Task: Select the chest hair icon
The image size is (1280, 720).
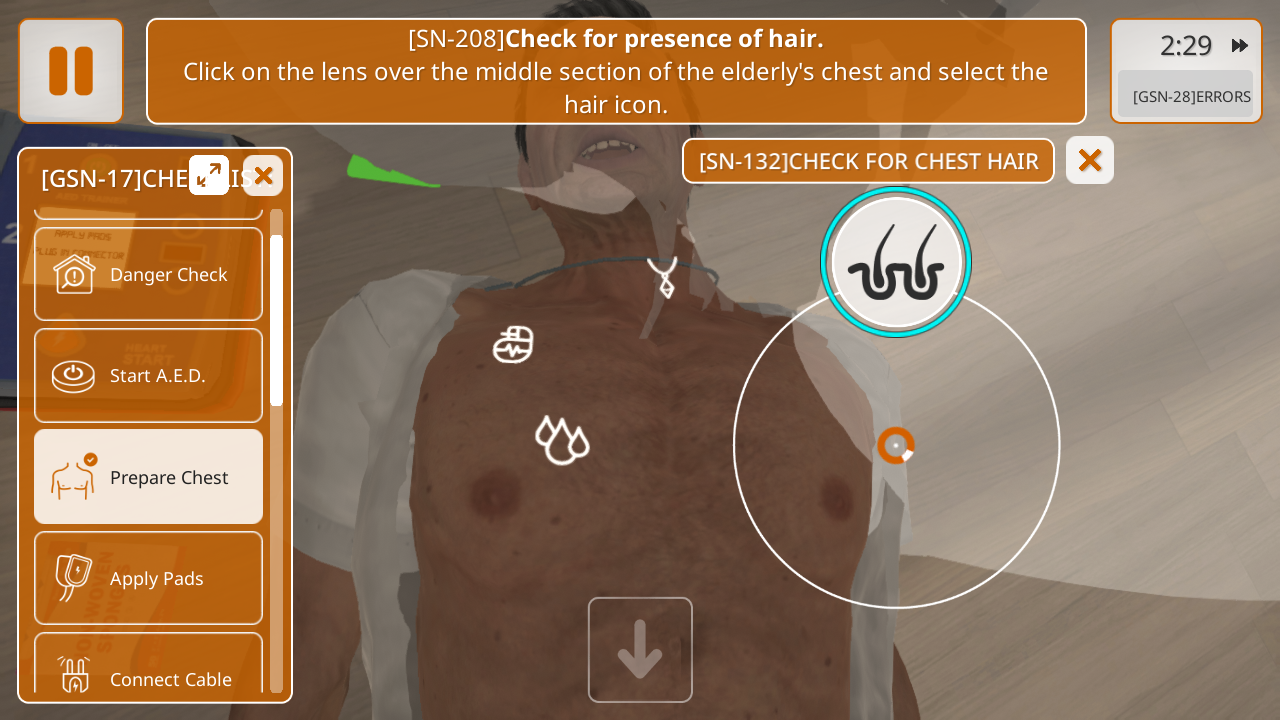Action: [896, 262]
